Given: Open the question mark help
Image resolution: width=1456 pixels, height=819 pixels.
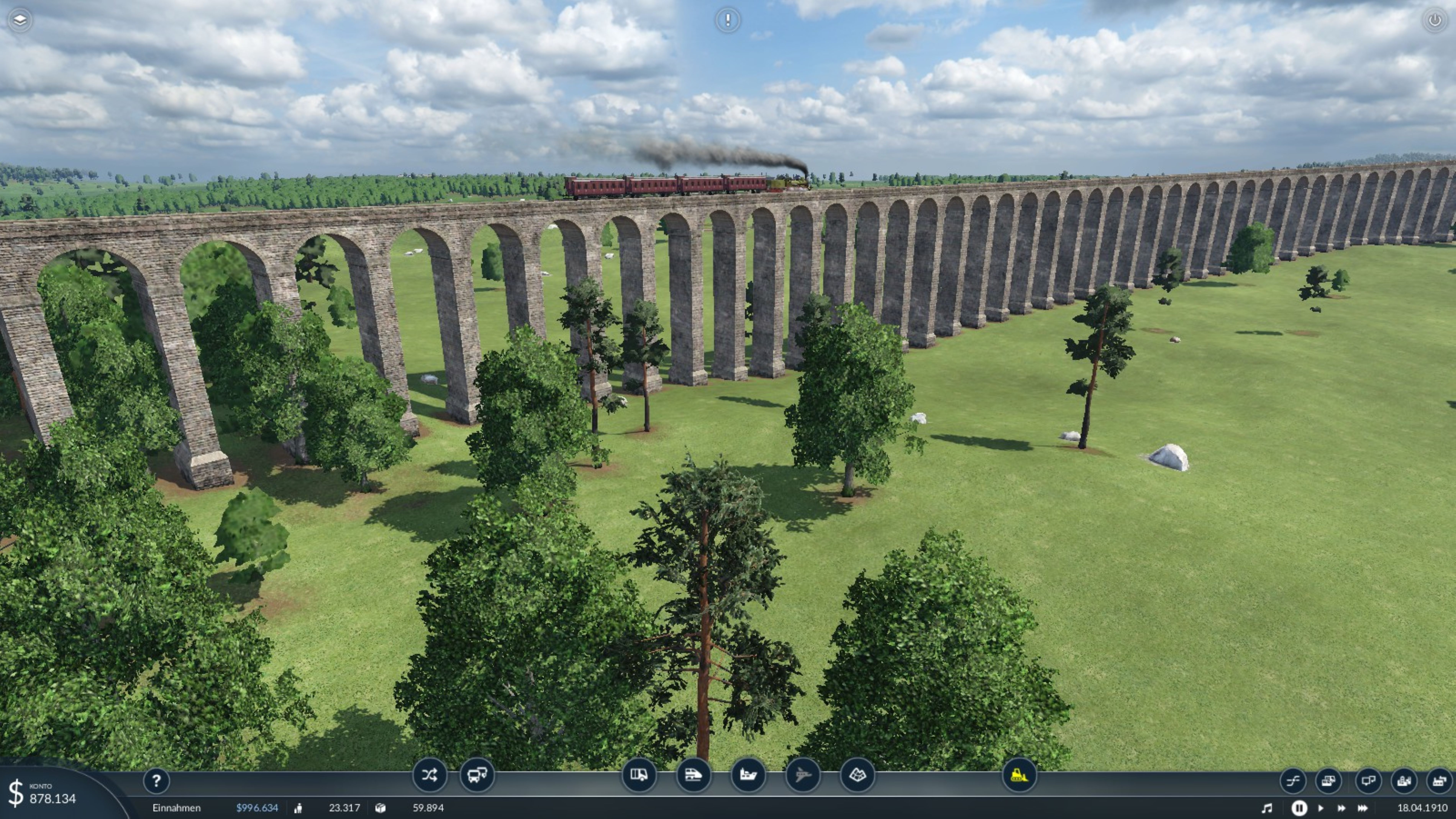Looking at the screenshot, I should point(157,781).
